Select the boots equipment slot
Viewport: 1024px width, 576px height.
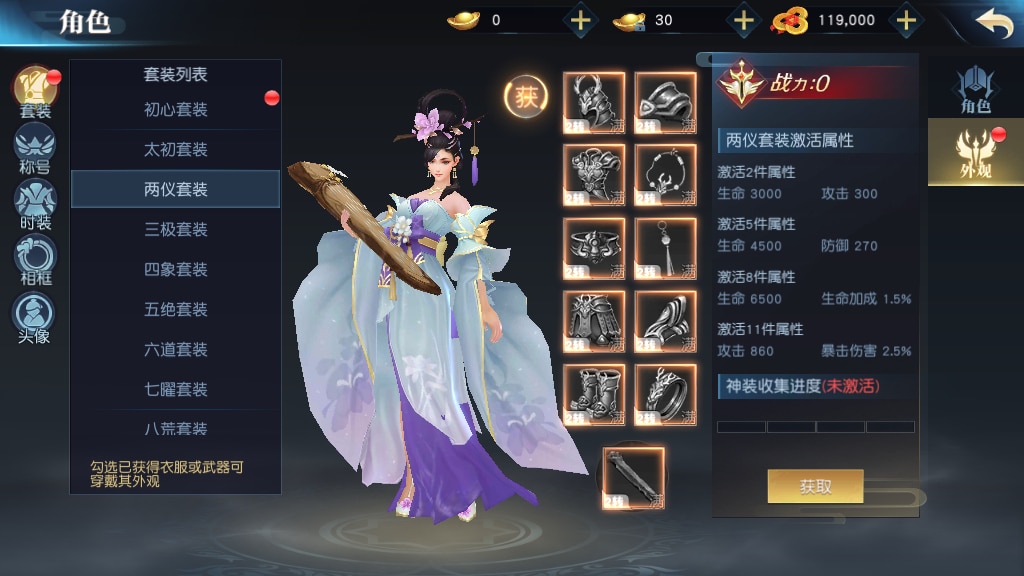[x=594, y=394]
